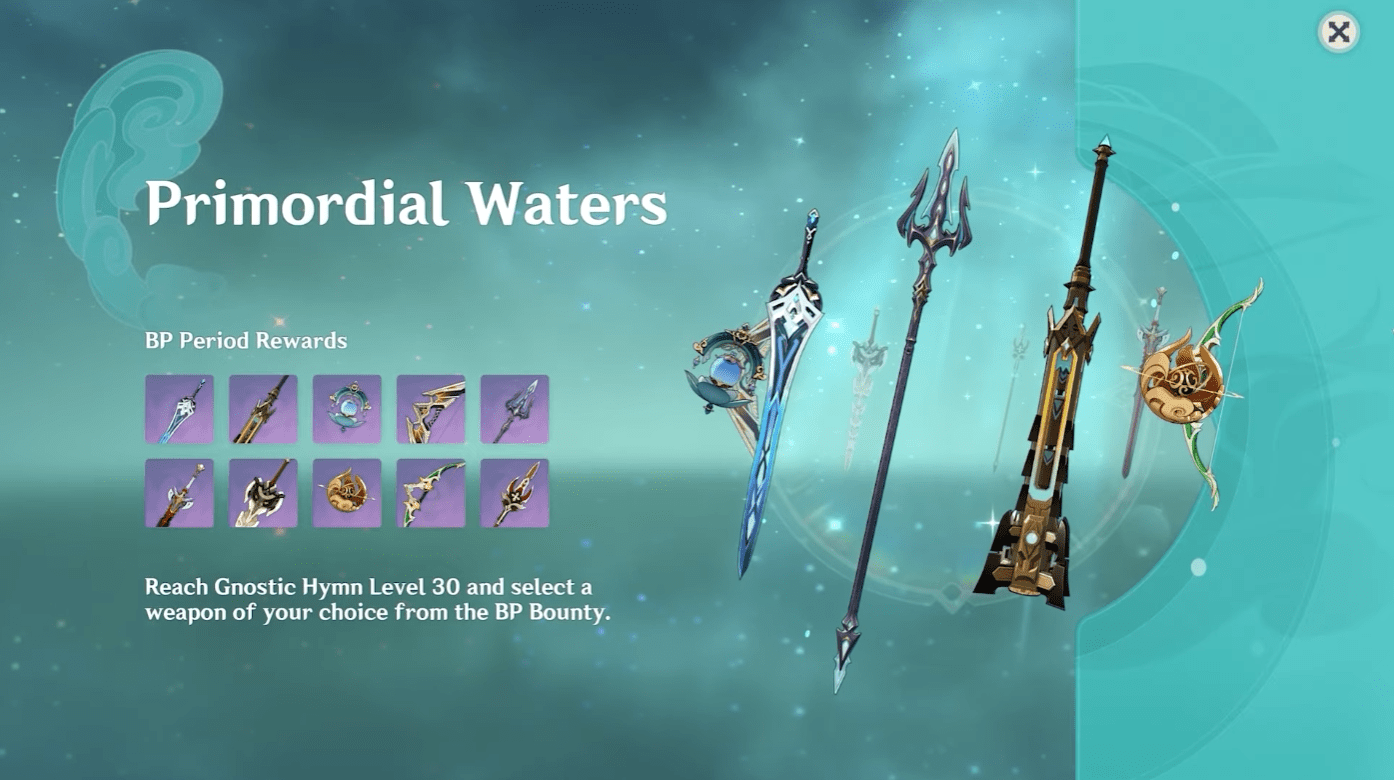Image resolution: width=1394 pixels, height=780 pixels.
Task: Select the golden Solar Pearl catalyst icon
Action: pos(348,494)
